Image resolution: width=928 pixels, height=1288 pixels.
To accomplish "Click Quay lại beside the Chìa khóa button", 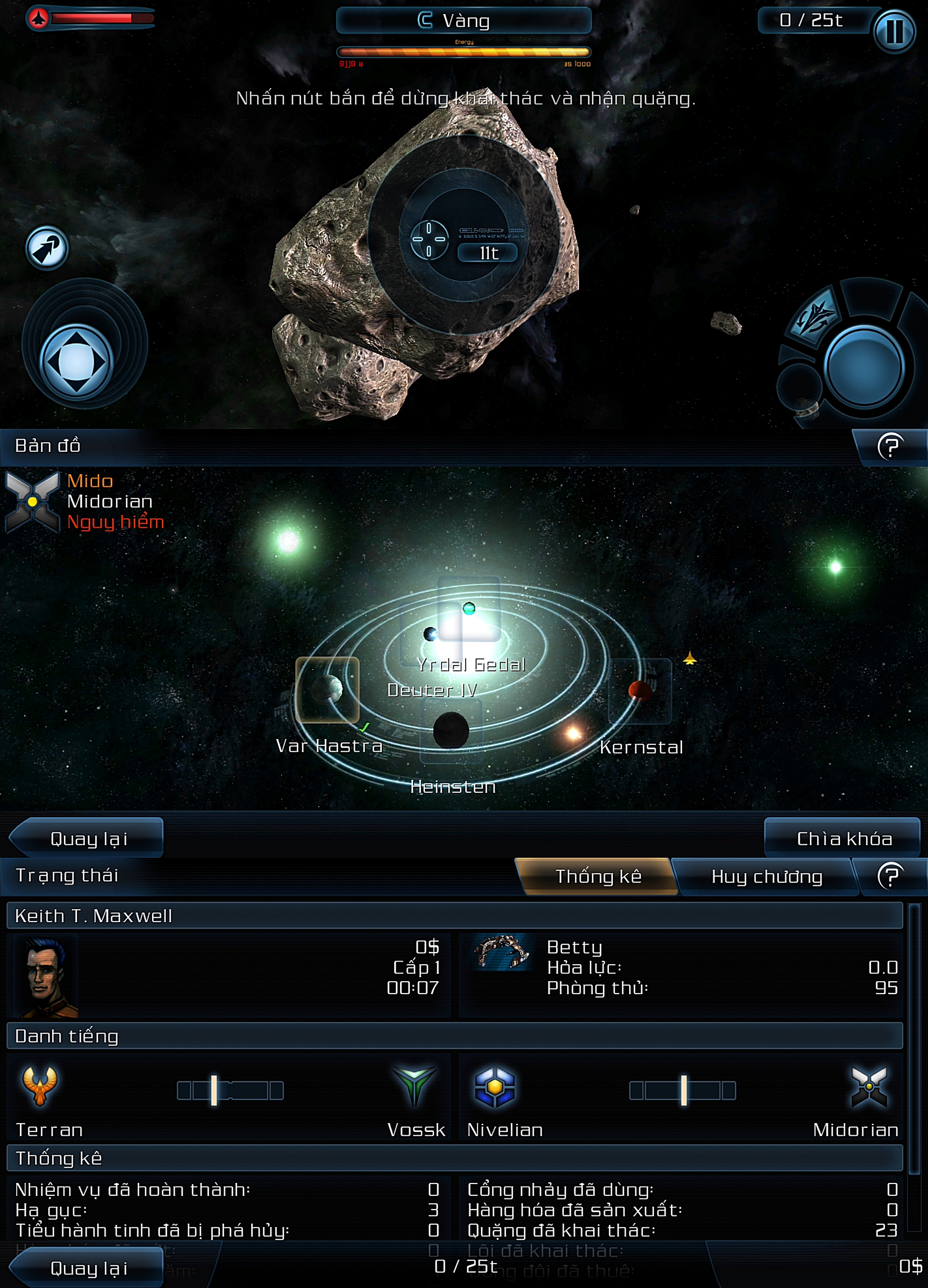I will [88, 839].
